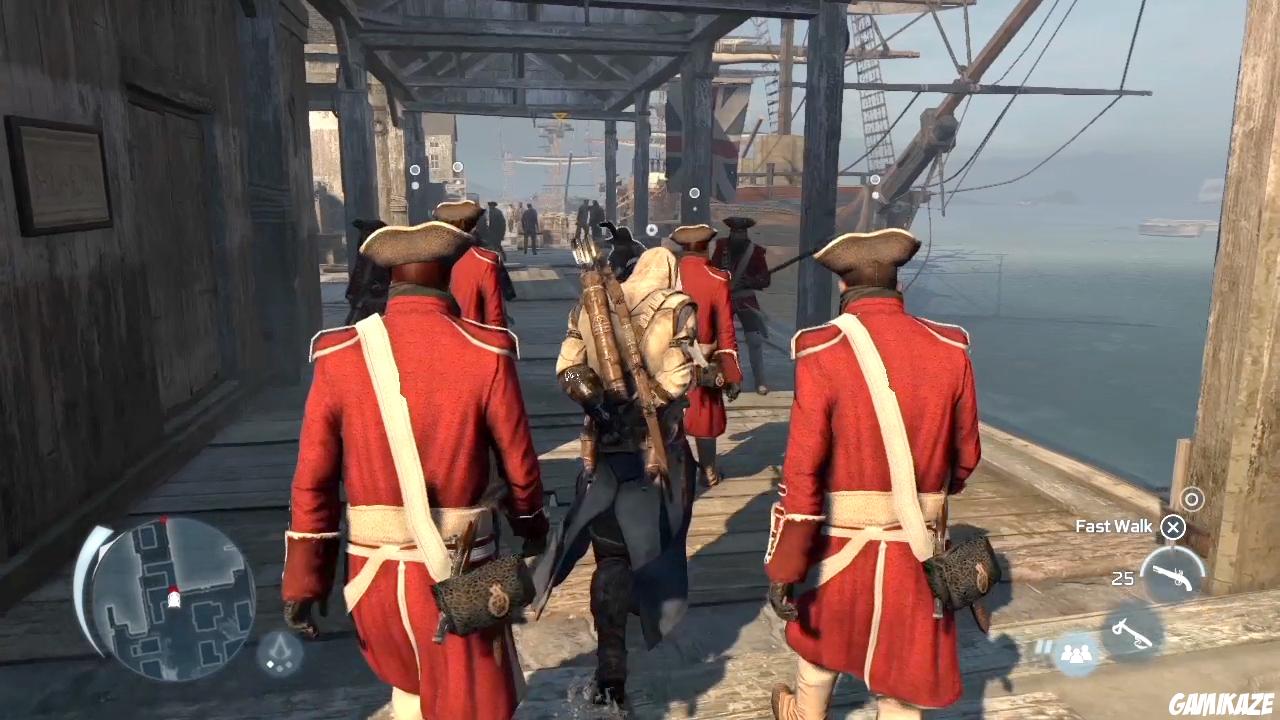1280x720 pixels.
Task: Open the small marker circle above the crowd
Action: click(x=457, y=166)
